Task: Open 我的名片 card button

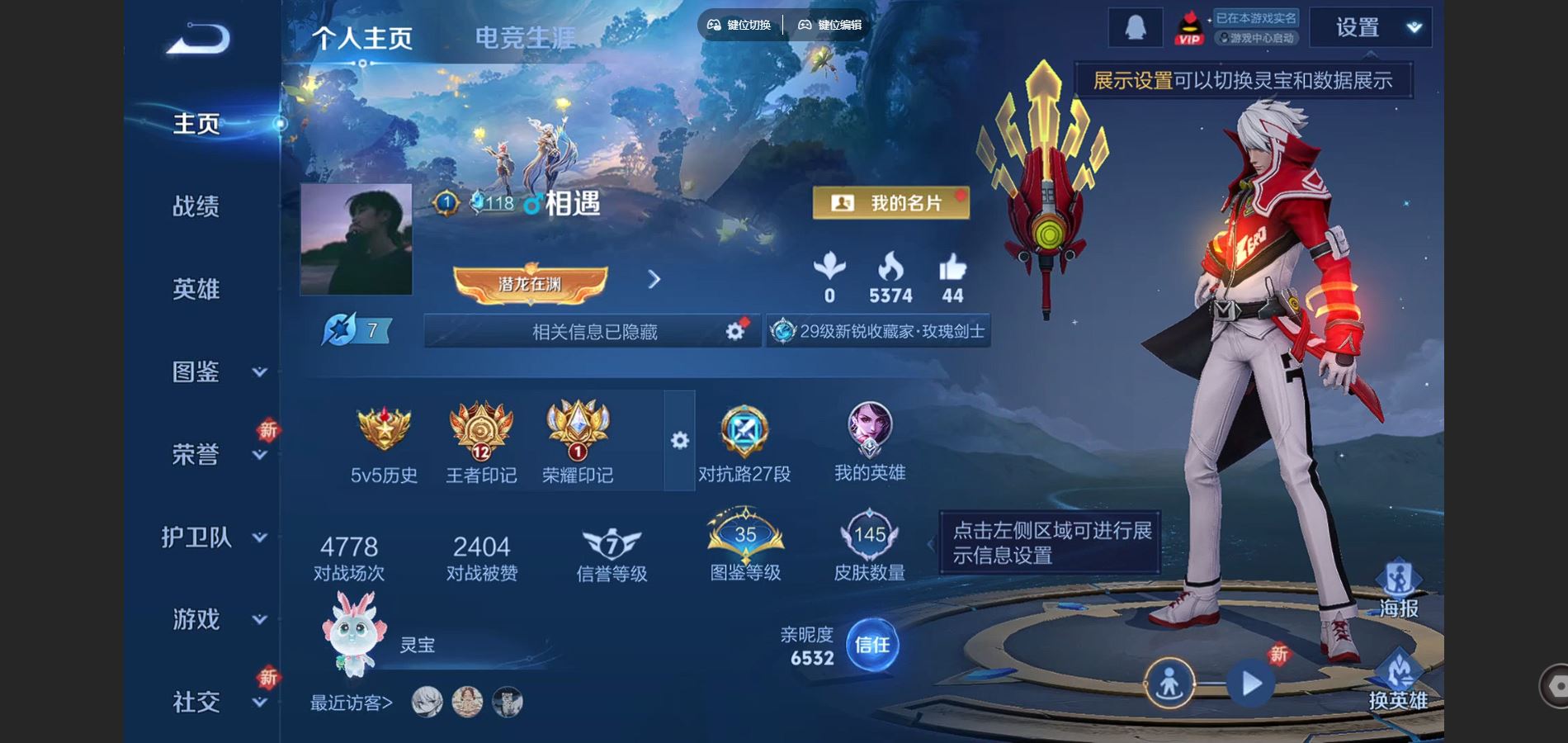Action: click(891, 203)
